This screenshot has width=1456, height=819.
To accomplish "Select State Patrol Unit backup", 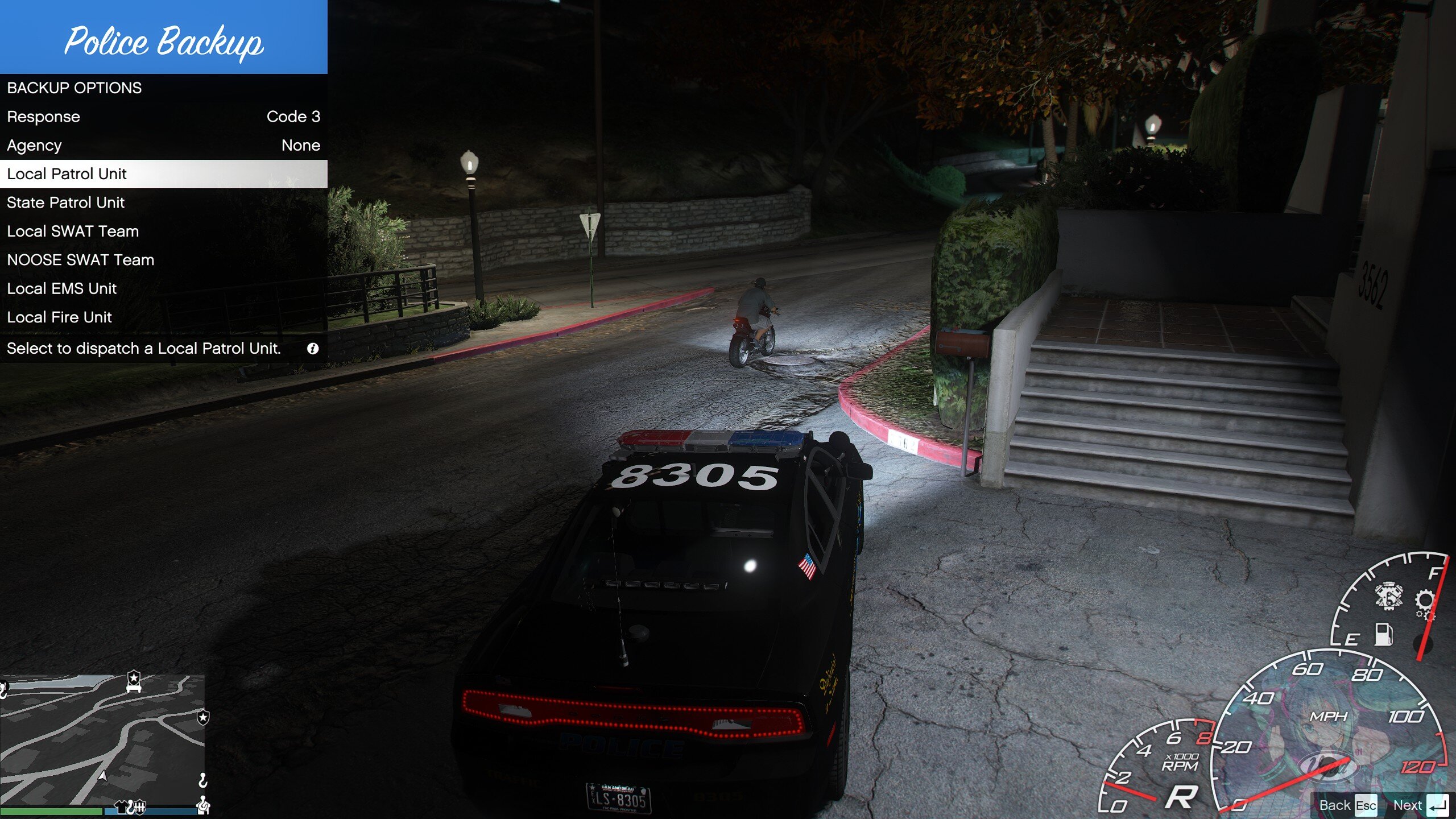I will coord(163,202).
